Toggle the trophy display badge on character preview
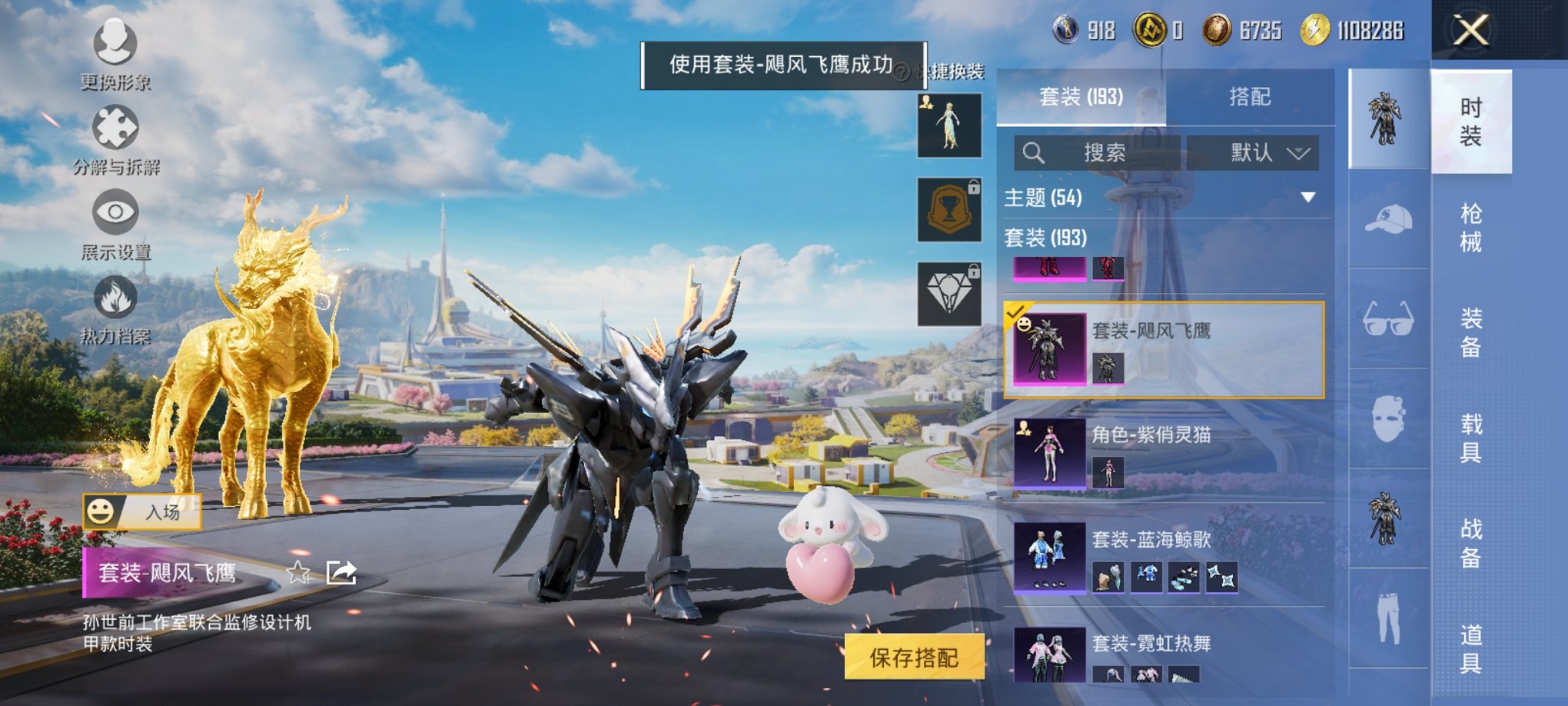Viewport: 1568px width, 706px height. [x=949, y=211]
